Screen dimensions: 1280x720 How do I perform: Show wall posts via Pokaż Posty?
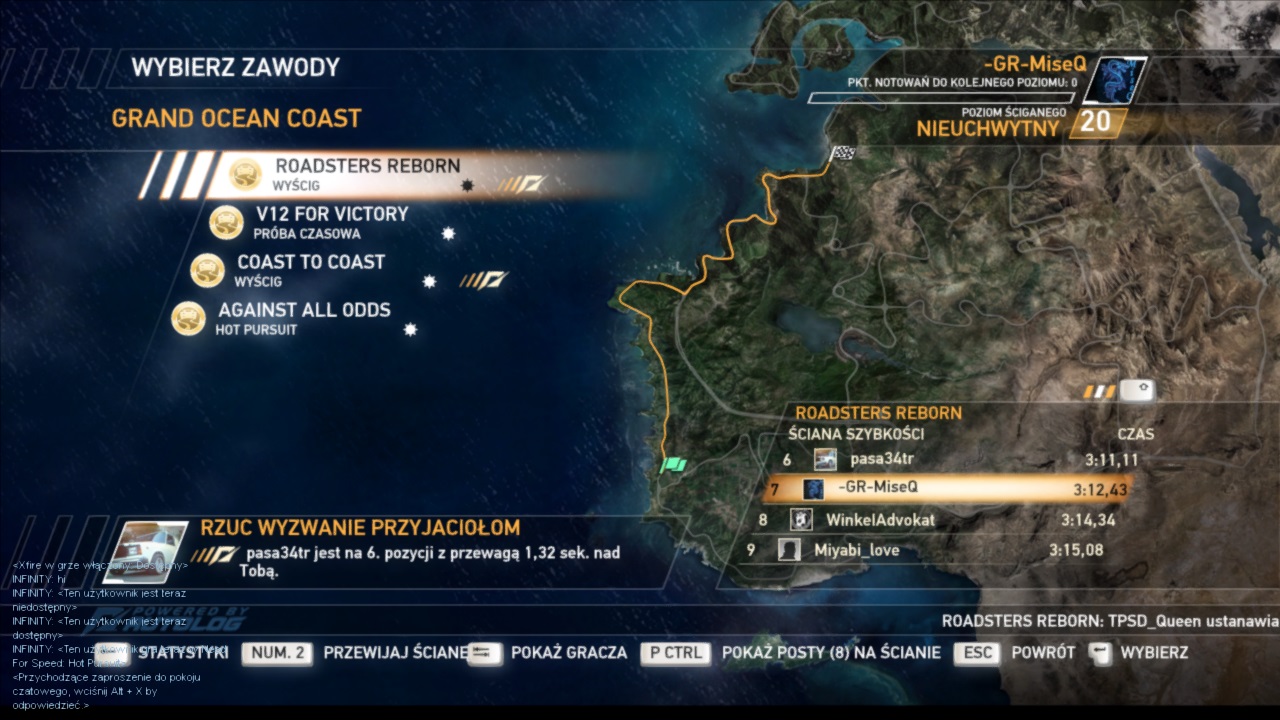tap(830, 653)
